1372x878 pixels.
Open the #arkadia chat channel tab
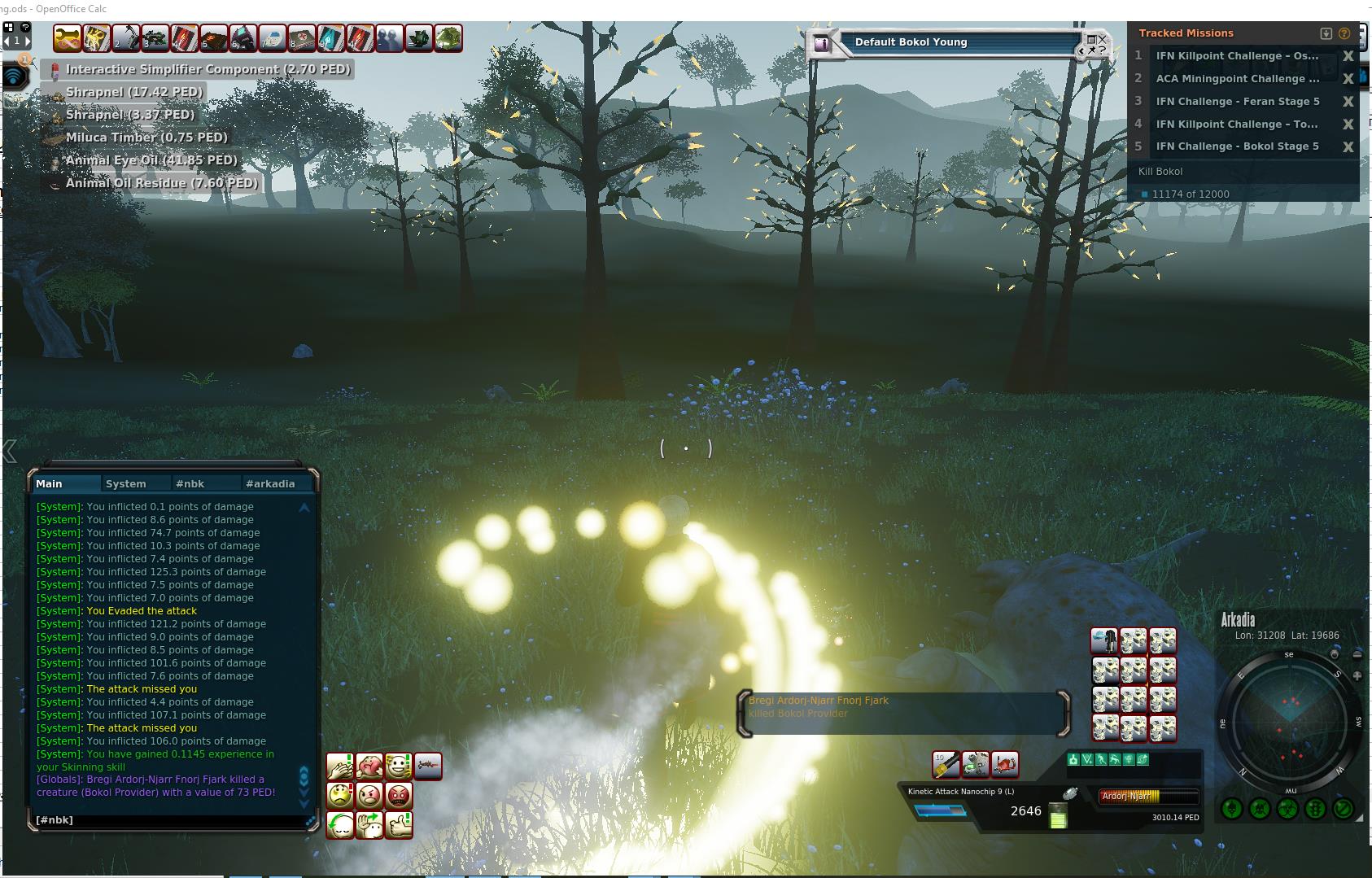pos(270,483)
